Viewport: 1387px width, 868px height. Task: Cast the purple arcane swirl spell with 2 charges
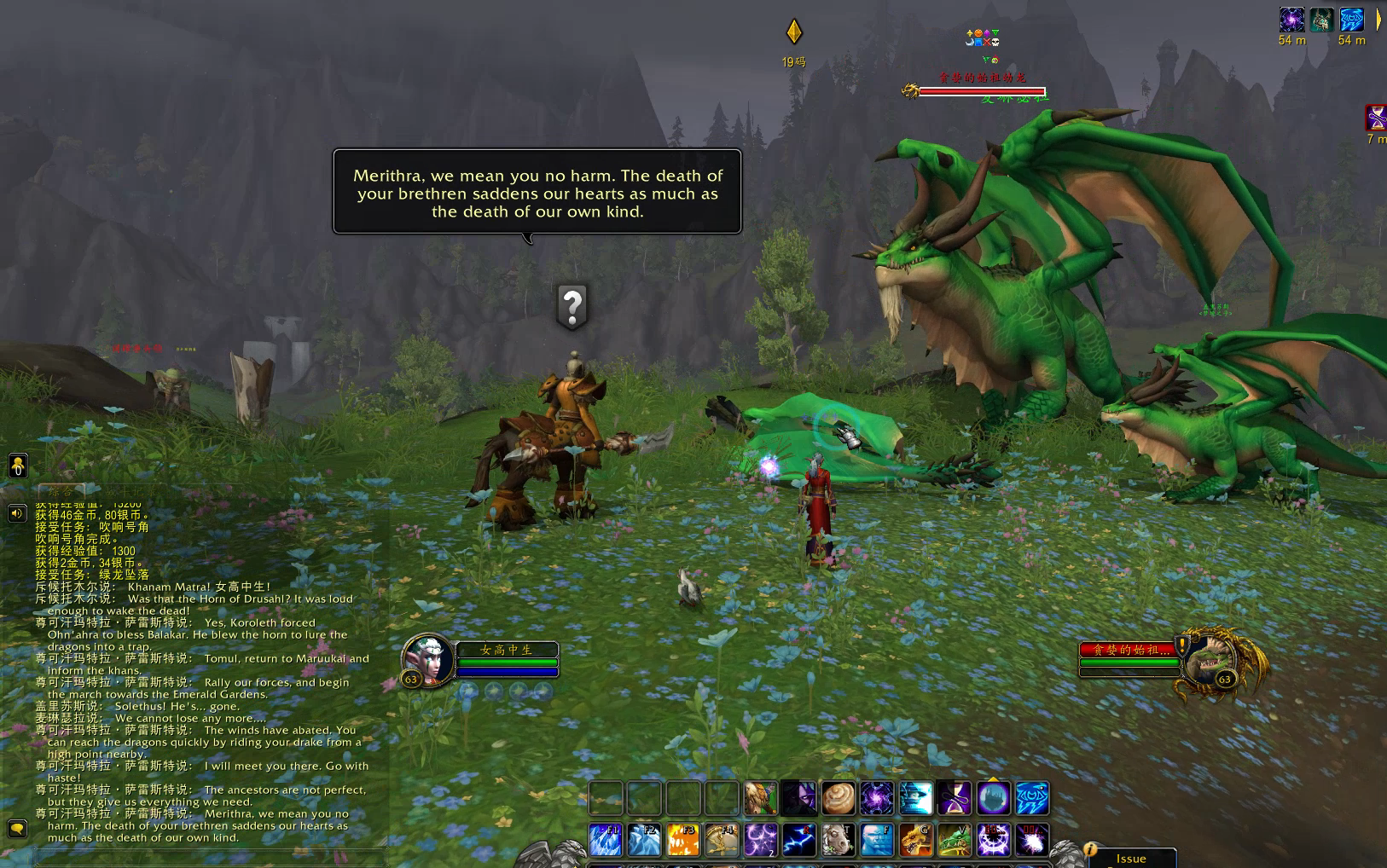coord(761,840)
